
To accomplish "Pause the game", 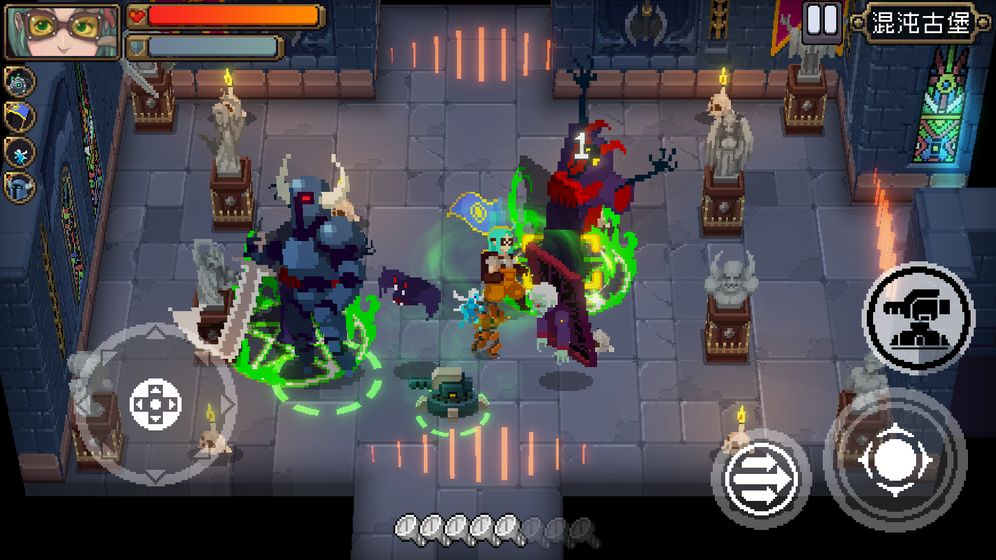I will pos(822,20).
